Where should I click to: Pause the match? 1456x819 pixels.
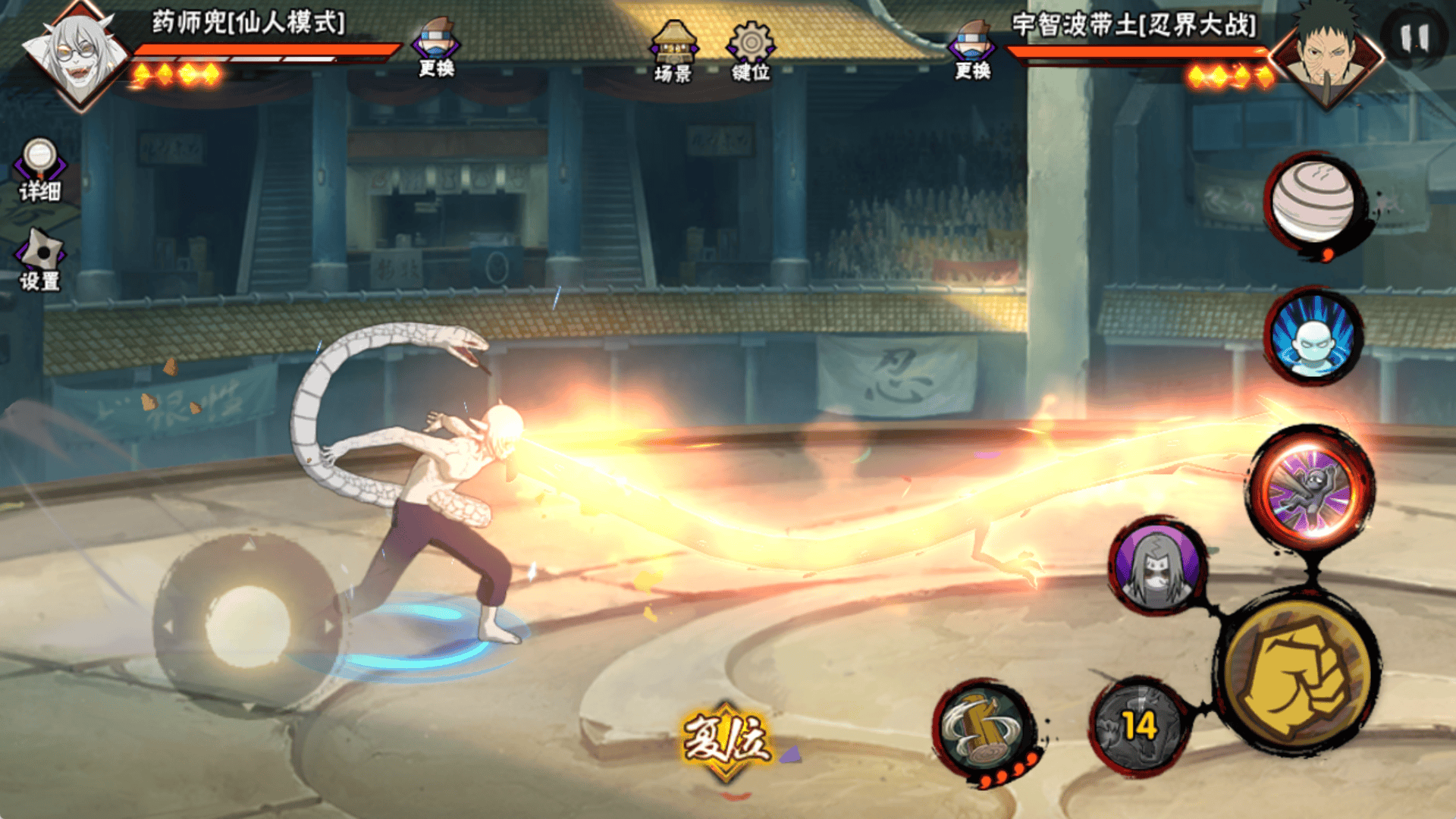[x=1415, y=38]
